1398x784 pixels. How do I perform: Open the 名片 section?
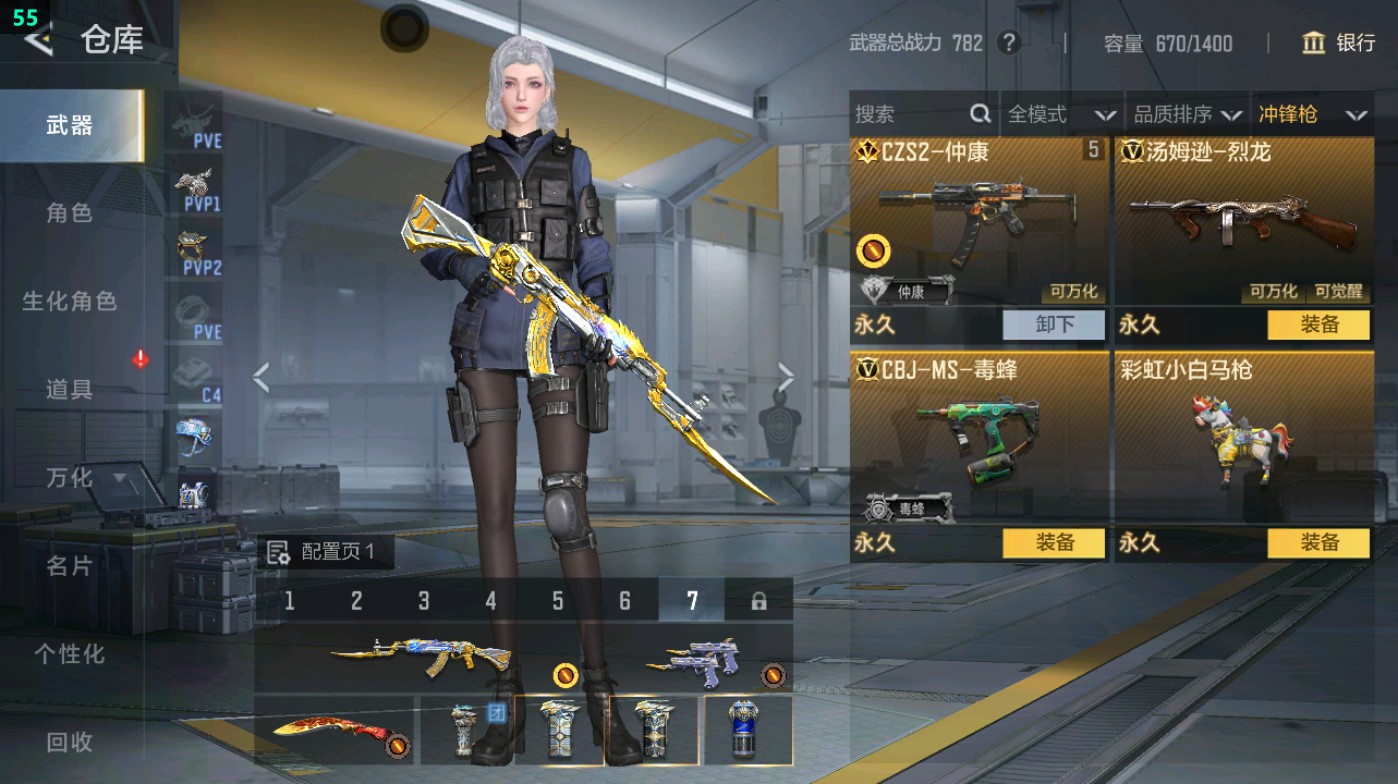tap(69, 566)
